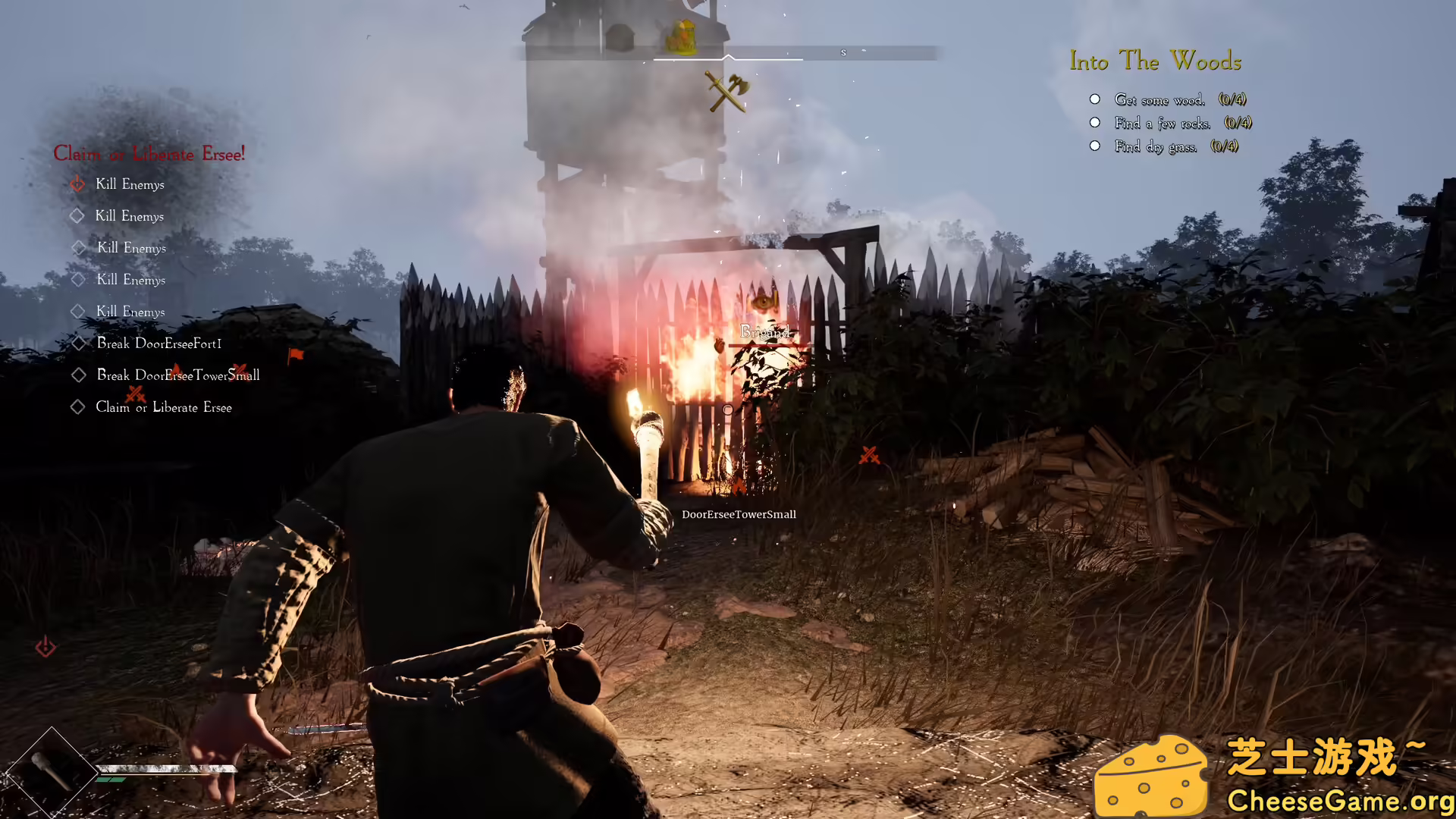Click the red flag marker on the palisade

297,355
